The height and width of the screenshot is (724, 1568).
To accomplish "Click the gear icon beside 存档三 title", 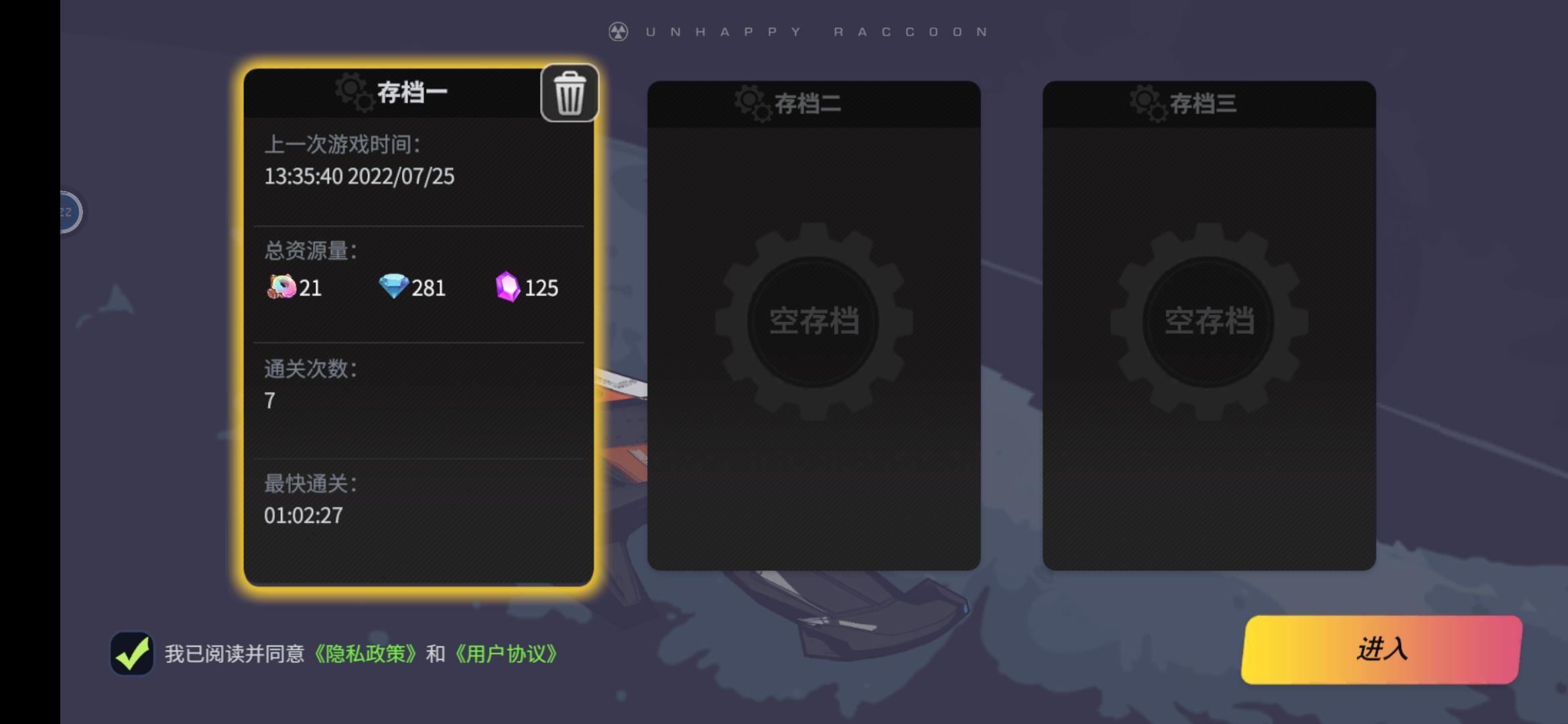I will [1147, 103].
